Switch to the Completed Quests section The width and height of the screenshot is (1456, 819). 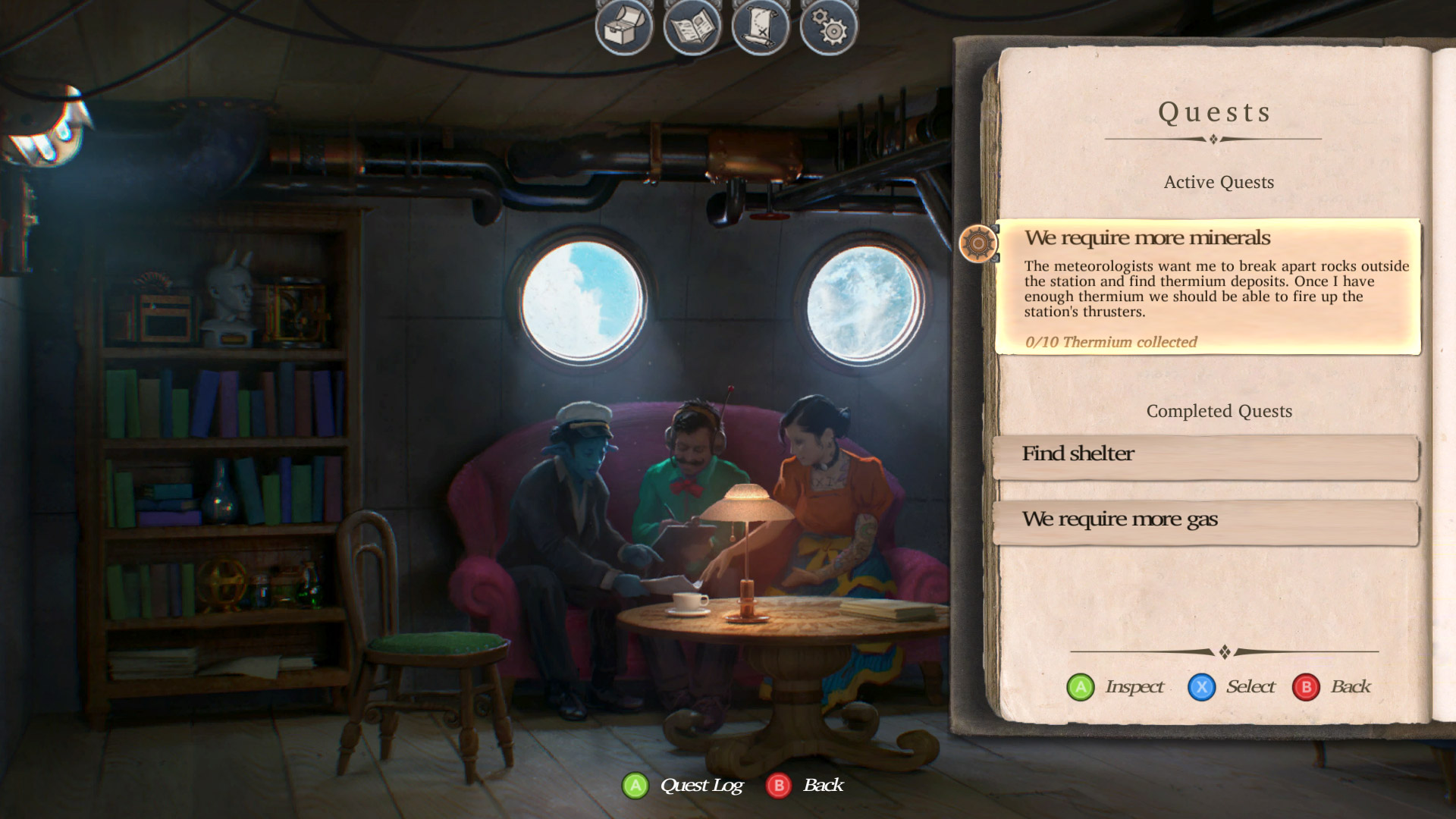(x=1219, y=411)
